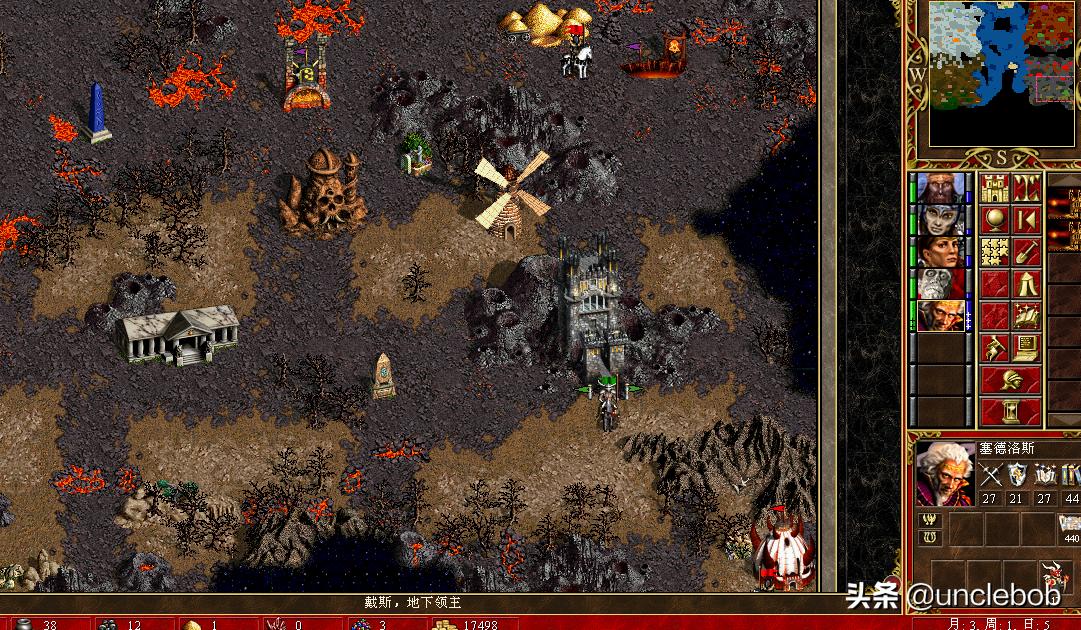Select the brown-haired woman hero portrait
Viewport: 1081px width, 630px height.
pyautogui.click(x=940, y=252)
